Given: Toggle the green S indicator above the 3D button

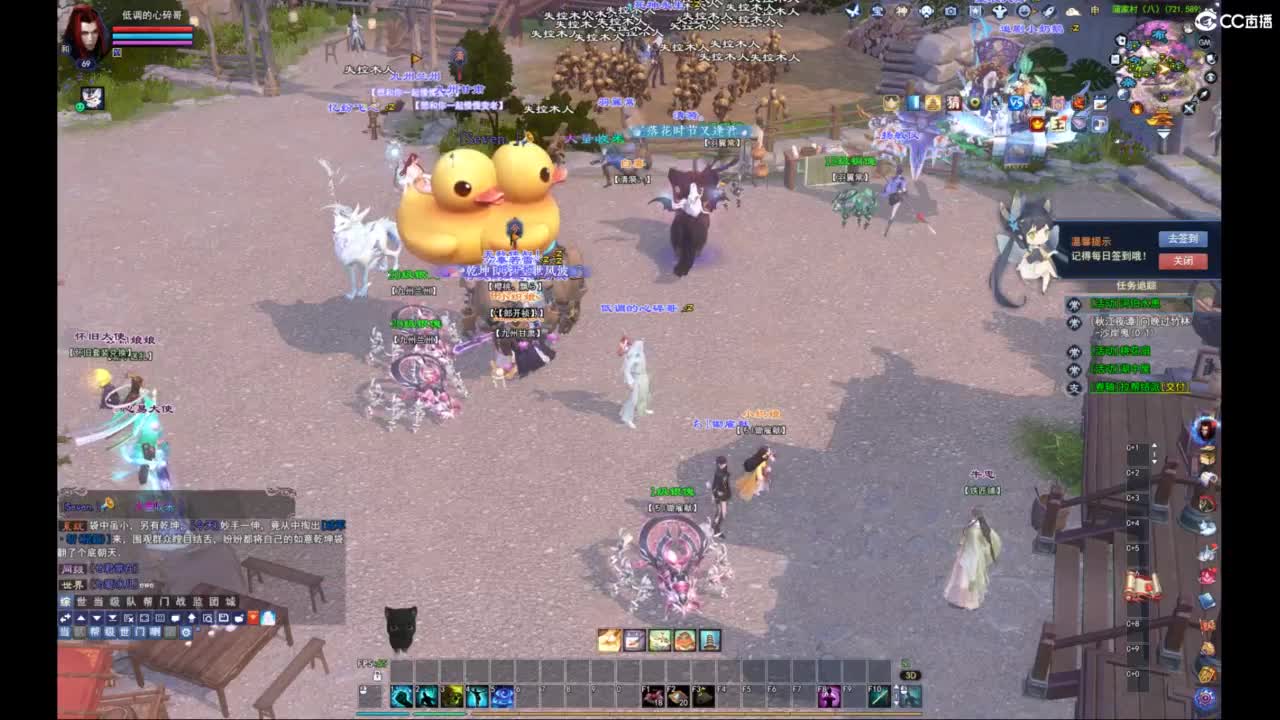Looking at the screenshot, I should click(x=904, y=662).
